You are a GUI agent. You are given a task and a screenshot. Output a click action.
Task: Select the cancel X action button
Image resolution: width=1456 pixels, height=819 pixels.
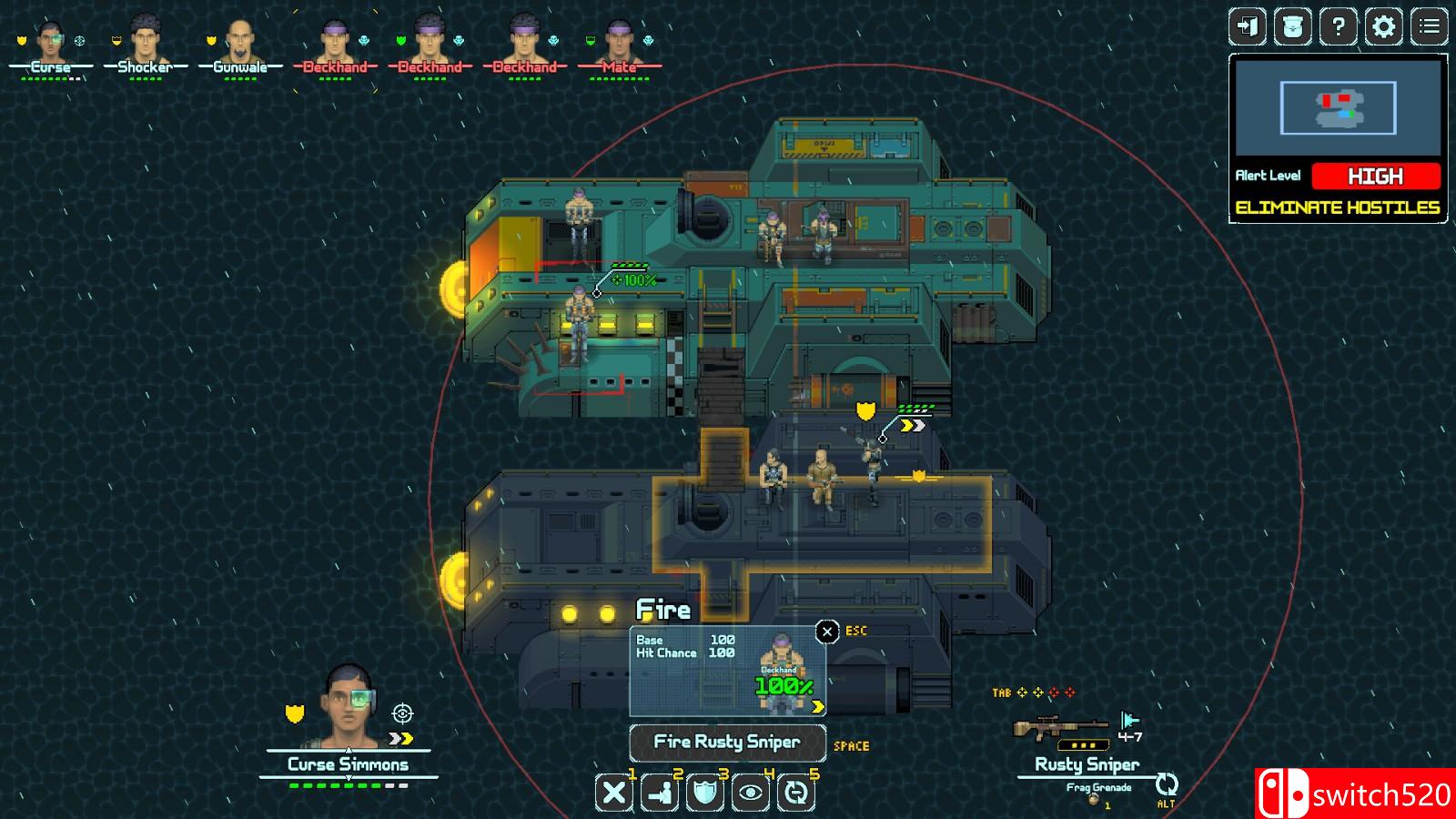[614, 793]
